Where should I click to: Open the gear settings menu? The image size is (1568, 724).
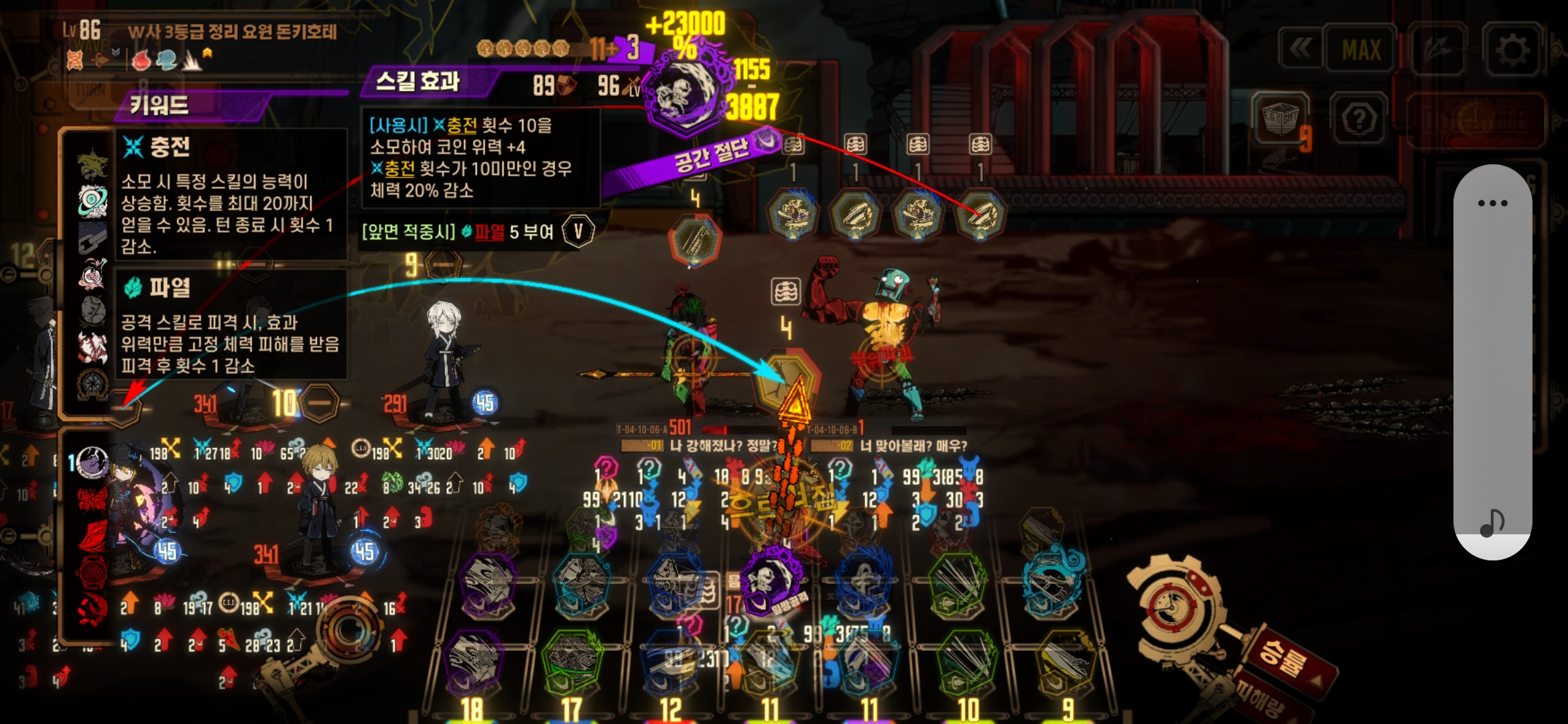[x=1512, y=49]
